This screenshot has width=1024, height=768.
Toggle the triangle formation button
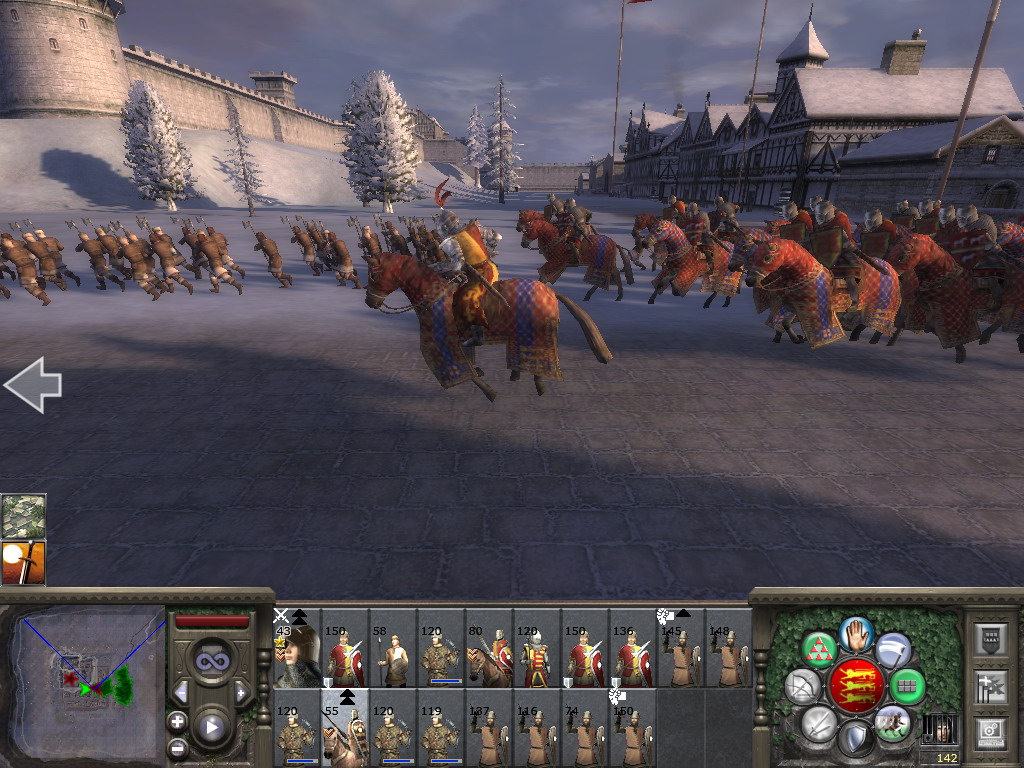(819, 650)
